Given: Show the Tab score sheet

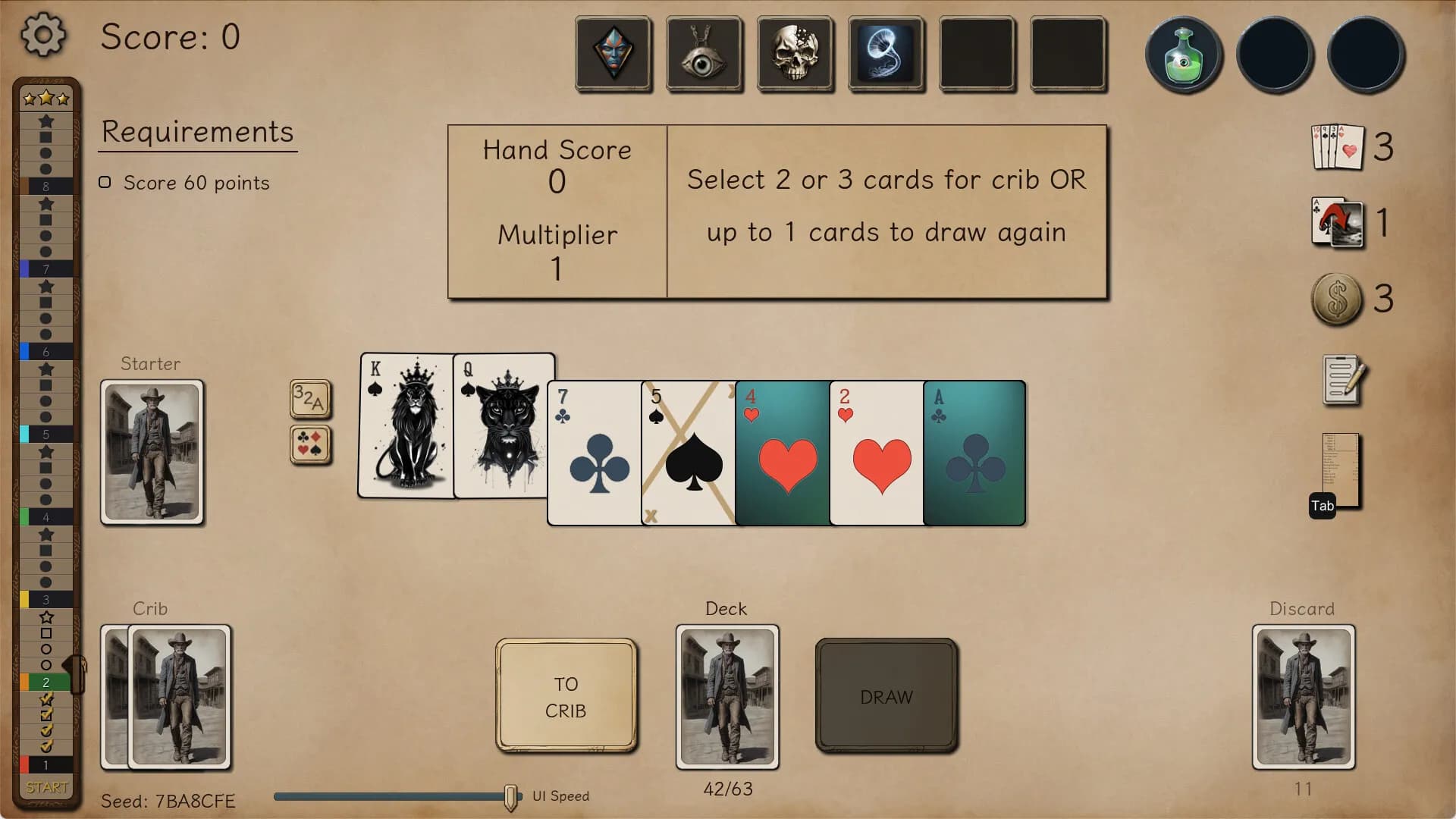Looking at the screenshot, I should tap(1338, 470).
